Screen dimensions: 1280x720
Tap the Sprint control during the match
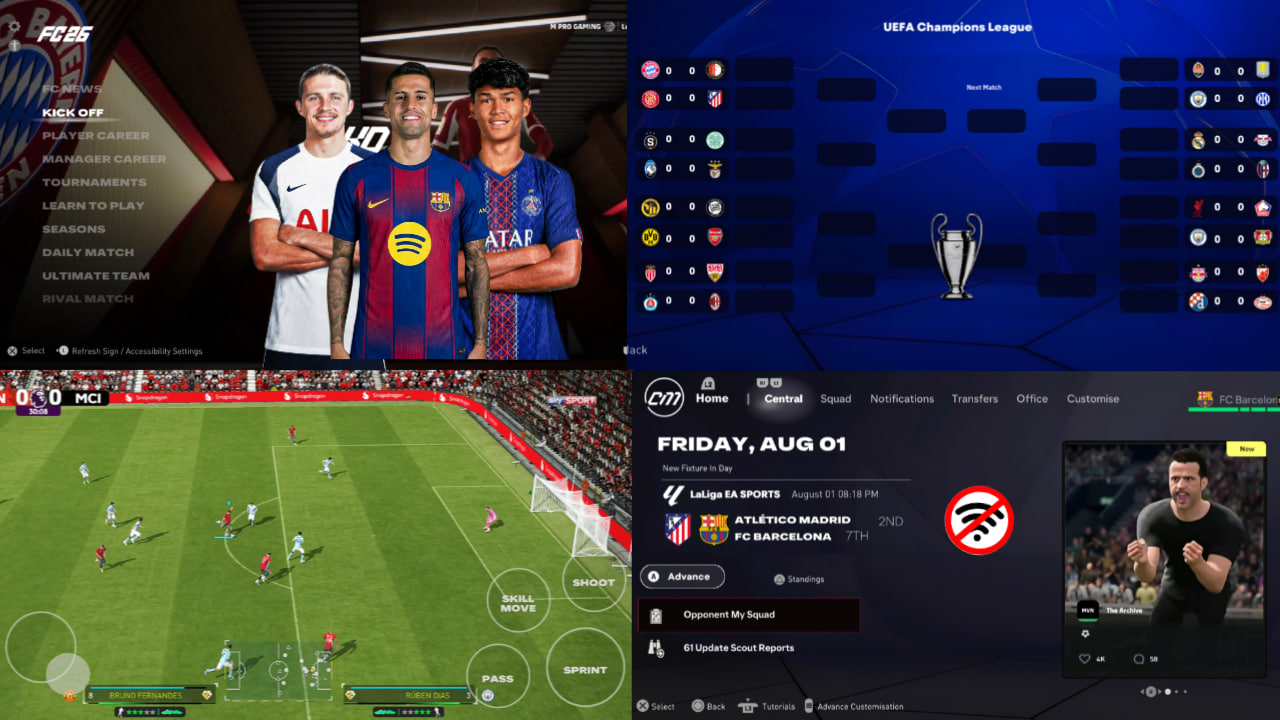(585, 668)
